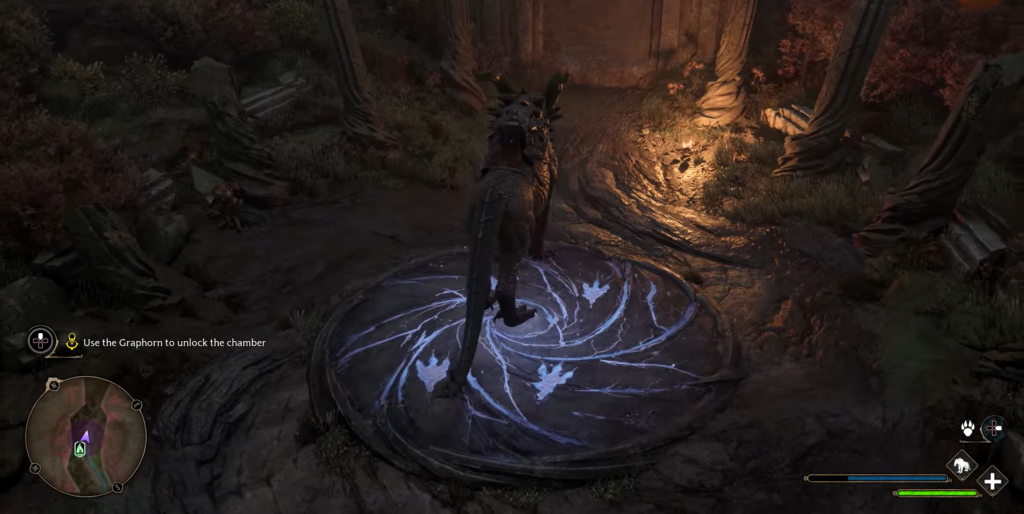This screenshot has height=514, width=1024.
Task: Click the yellow quest marker icon
Action: (x=72, y=342)
